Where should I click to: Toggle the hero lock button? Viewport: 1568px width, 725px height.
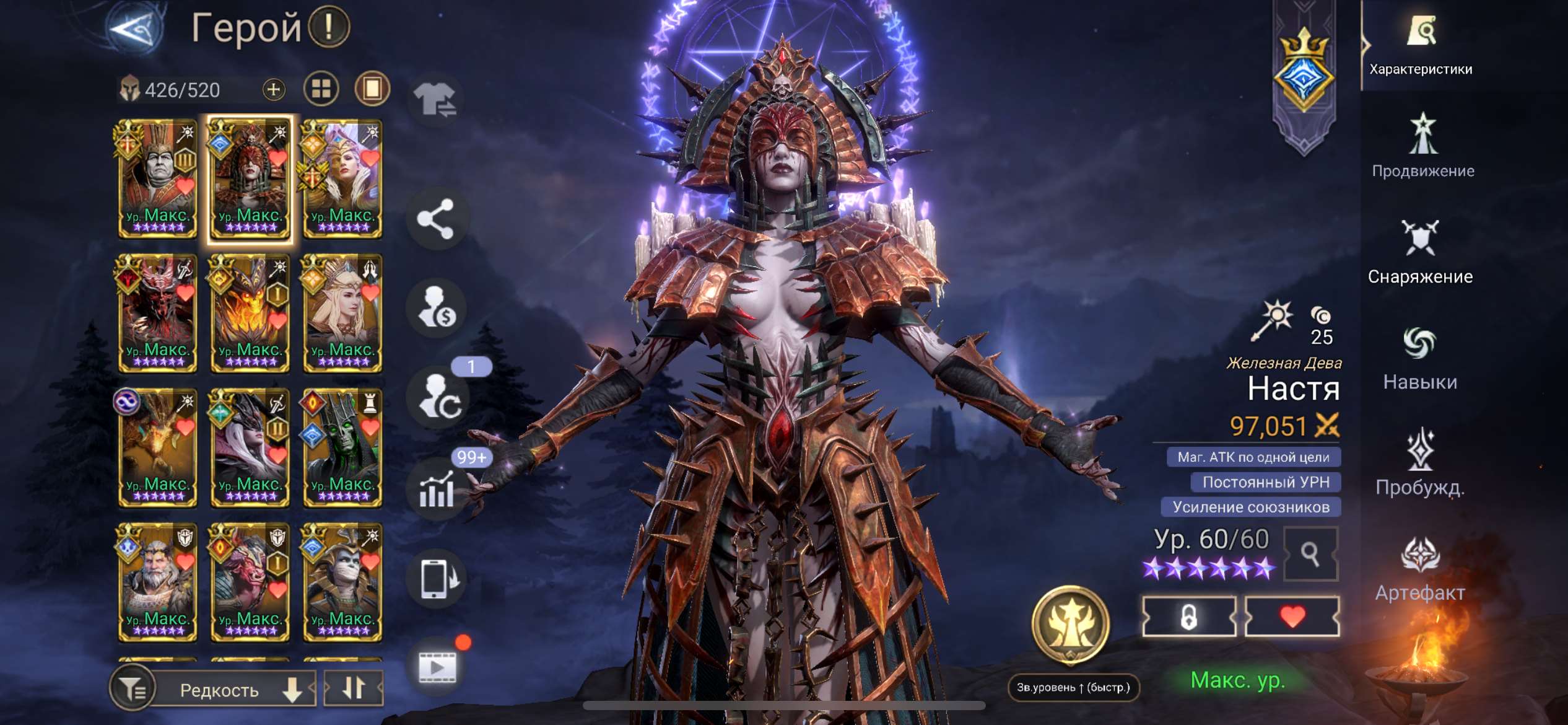(x=1188, y=617)
